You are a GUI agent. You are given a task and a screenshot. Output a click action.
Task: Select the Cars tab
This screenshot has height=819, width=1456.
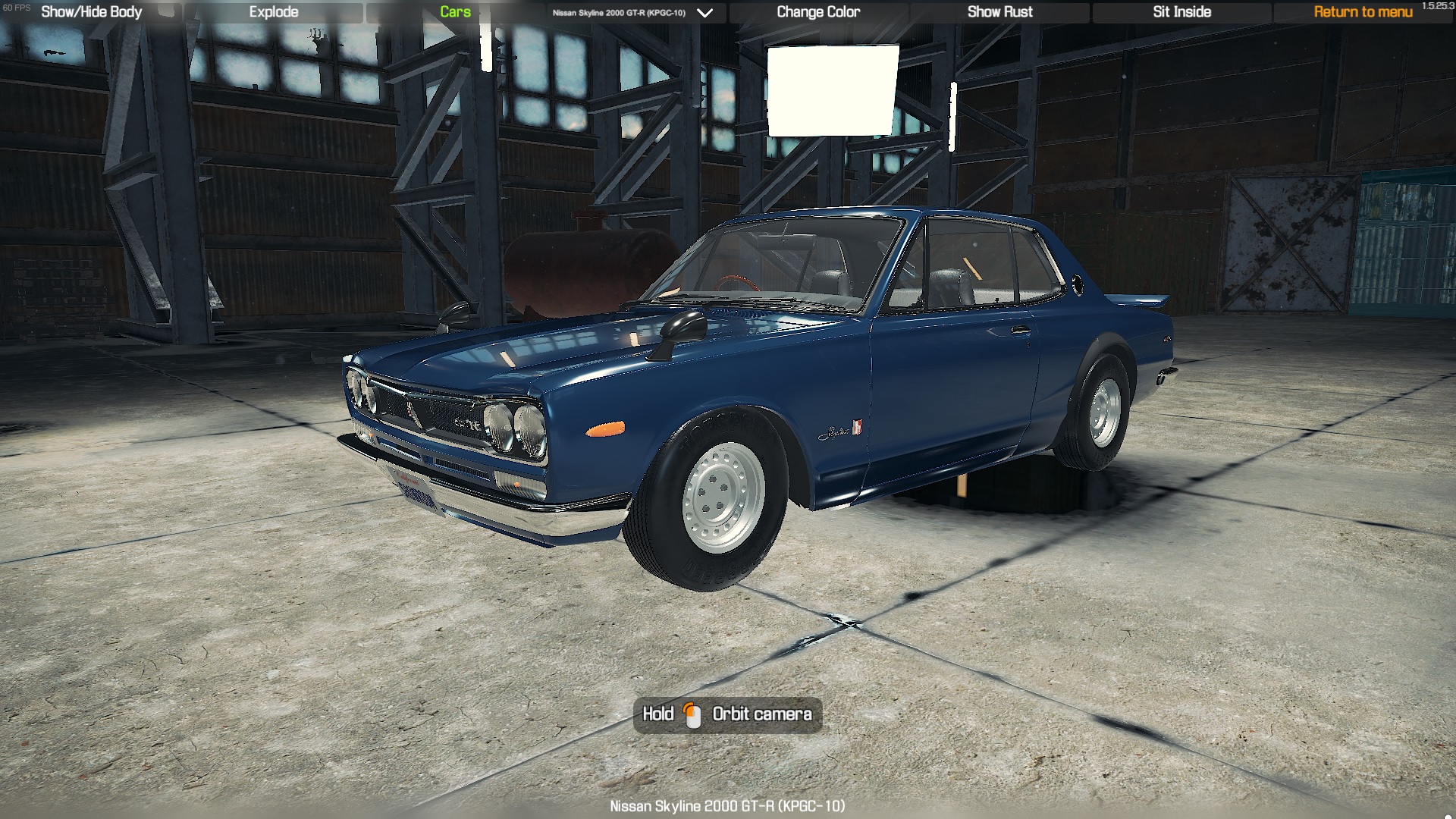point(455,12)
